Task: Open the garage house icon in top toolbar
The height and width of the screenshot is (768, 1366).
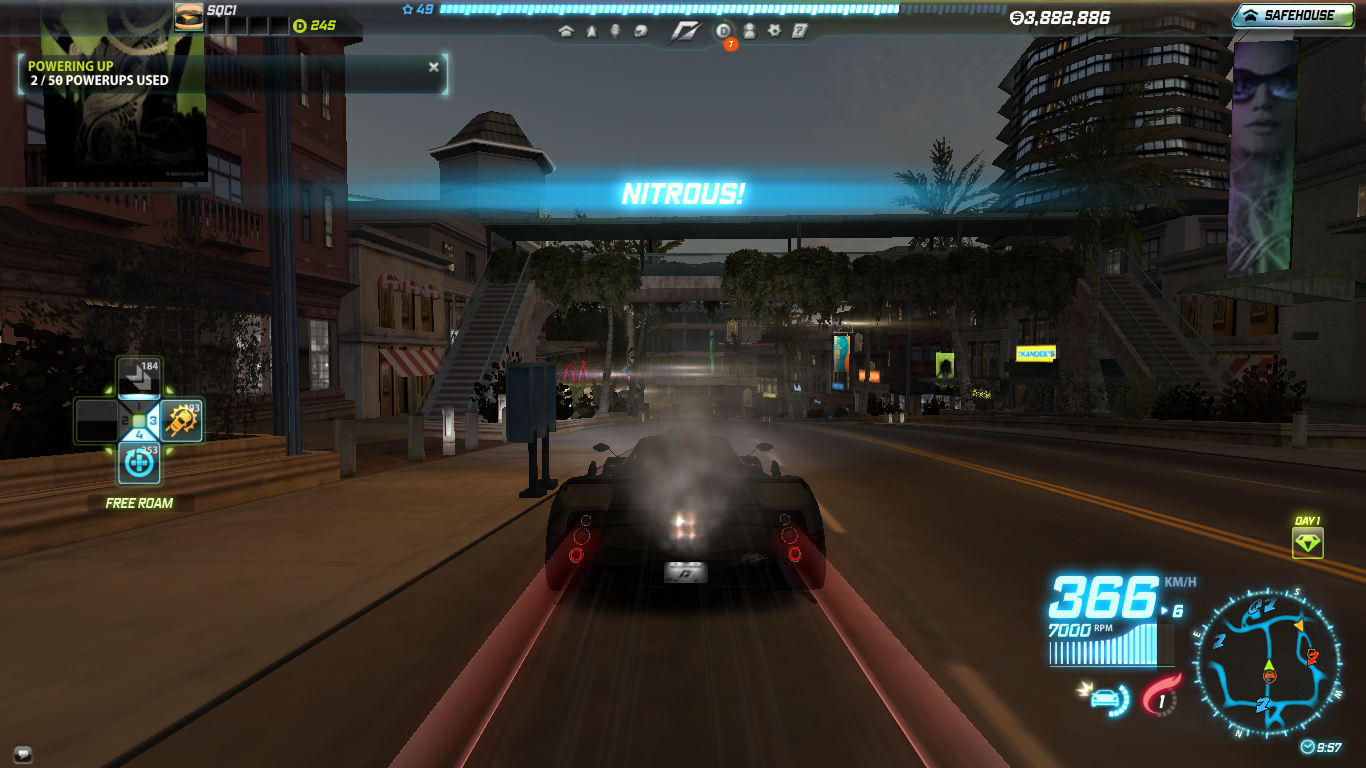Action: pyautogui.click(x=566, y=31)
